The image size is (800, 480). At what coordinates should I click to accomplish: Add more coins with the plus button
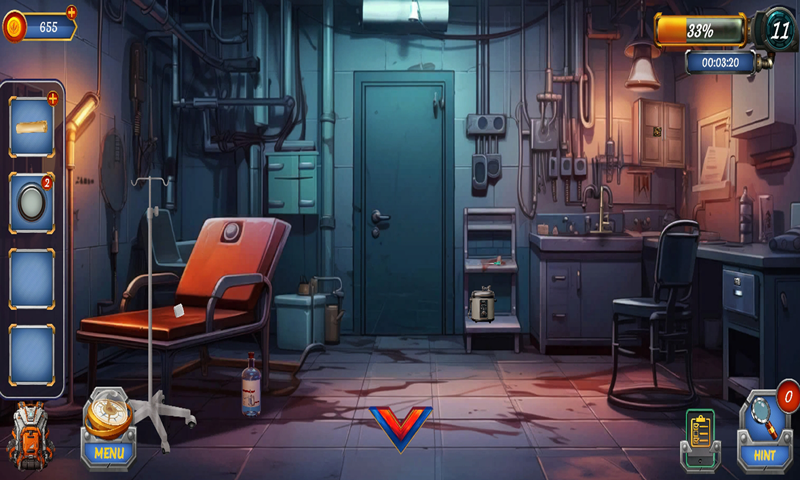(x=71, y=12)
